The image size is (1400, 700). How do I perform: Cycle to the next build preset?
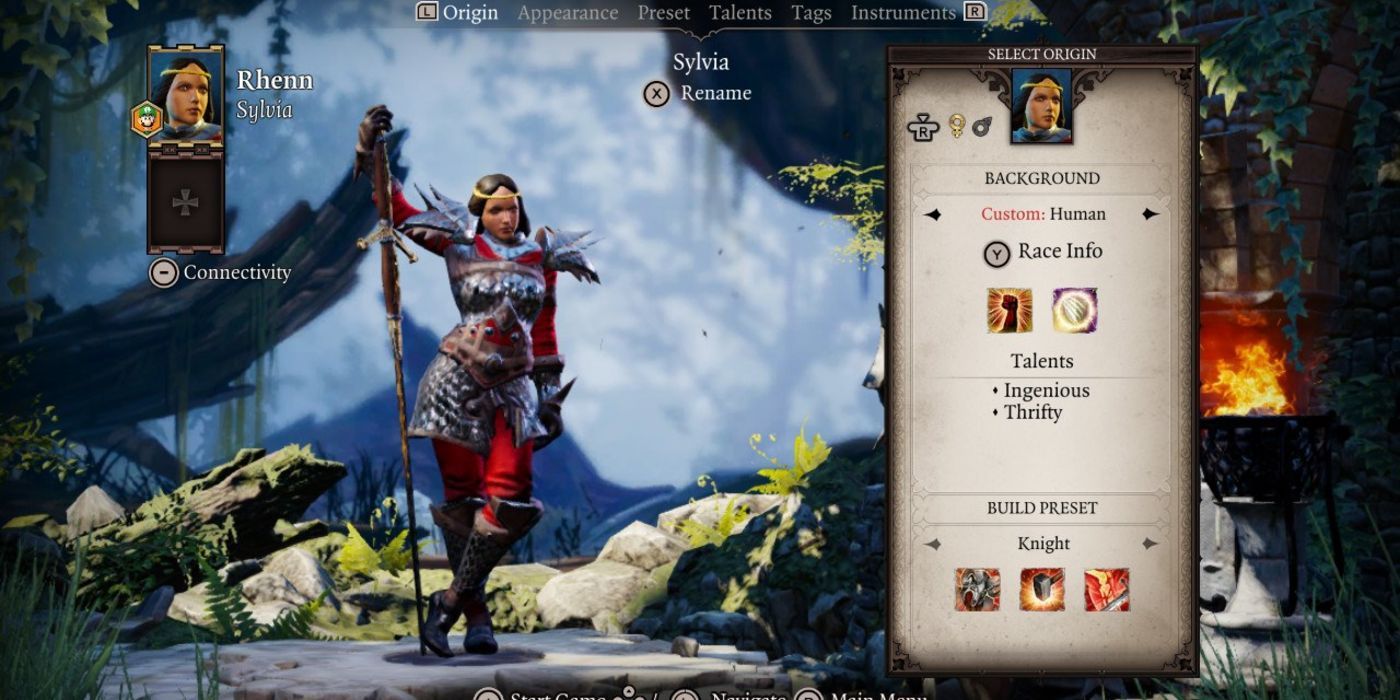tap(1150, 544)
